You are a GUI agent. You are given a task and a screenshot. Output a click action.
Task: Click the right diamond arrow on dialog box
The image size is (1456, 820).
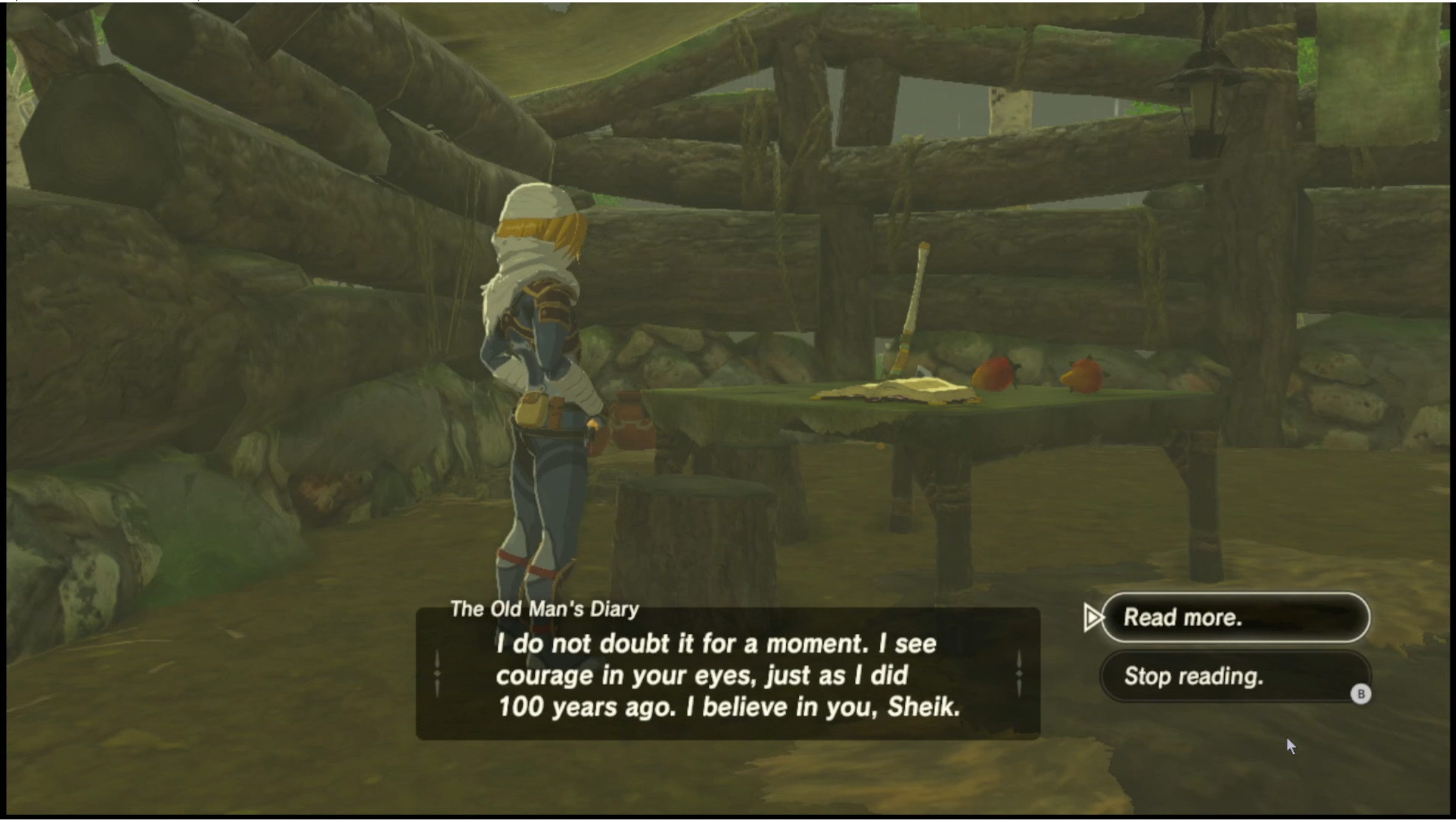(x=1018, y=673)
